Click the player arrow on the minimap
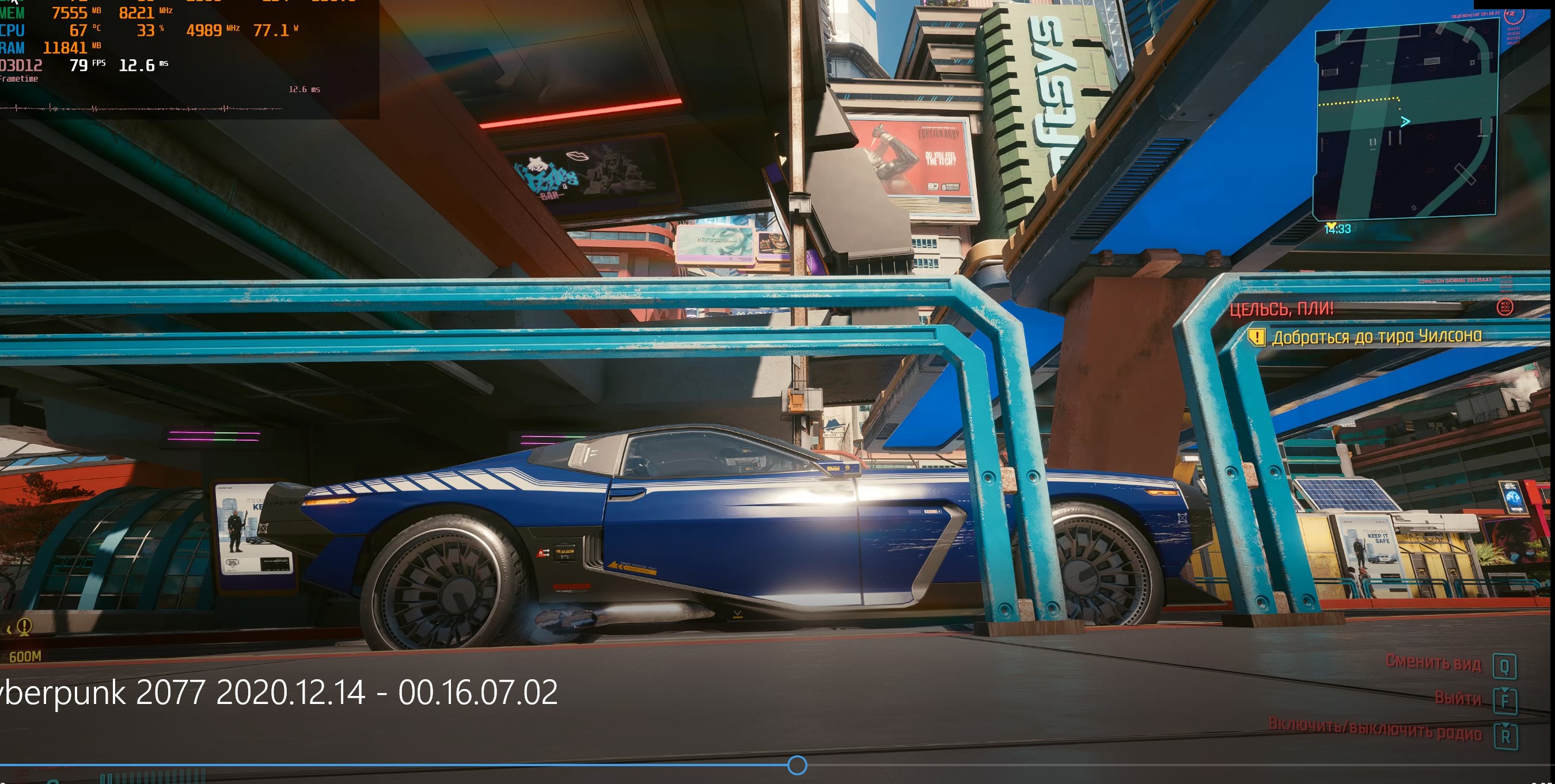This screenshot has width=1555, height=784. [x=1405, y=122]
